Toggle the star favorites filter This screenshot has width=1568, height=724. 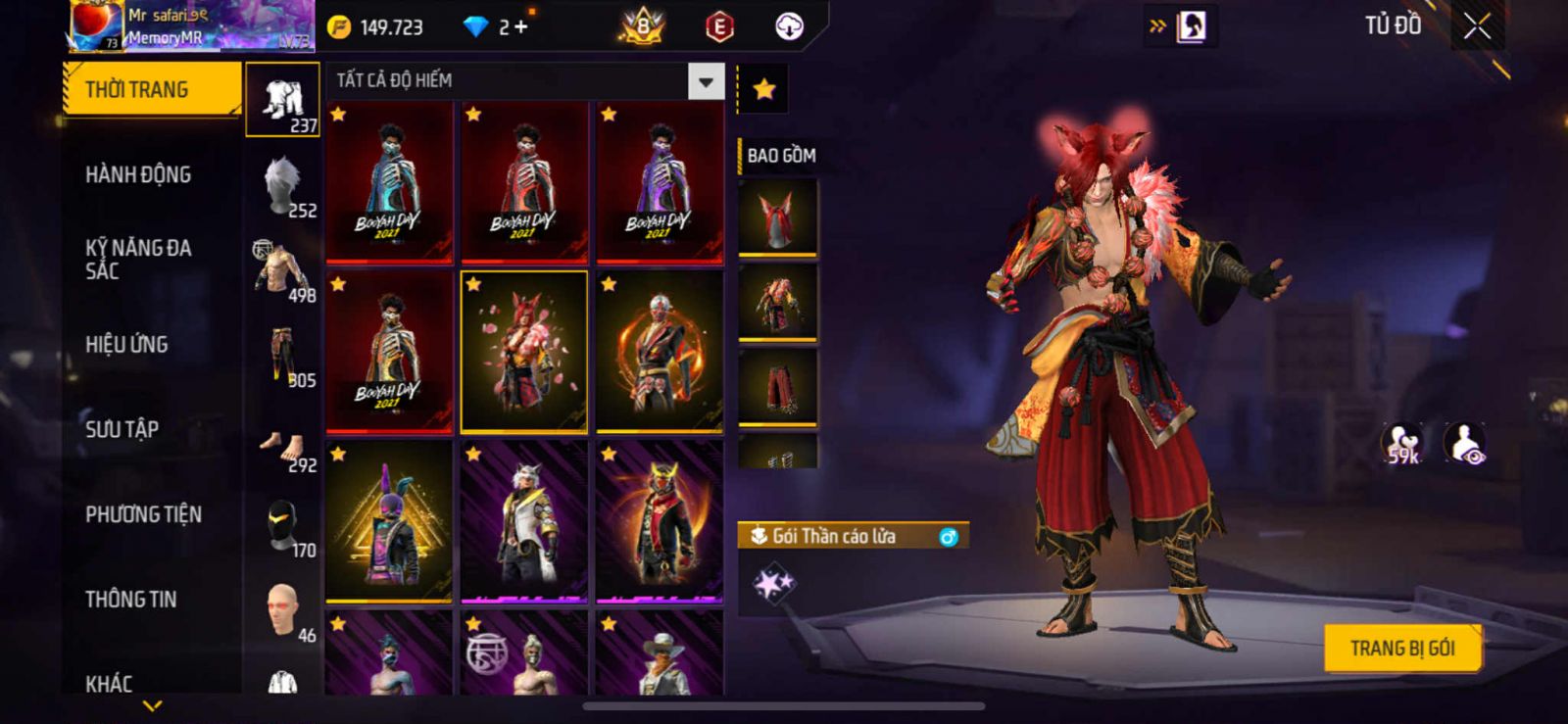[763, 90]
